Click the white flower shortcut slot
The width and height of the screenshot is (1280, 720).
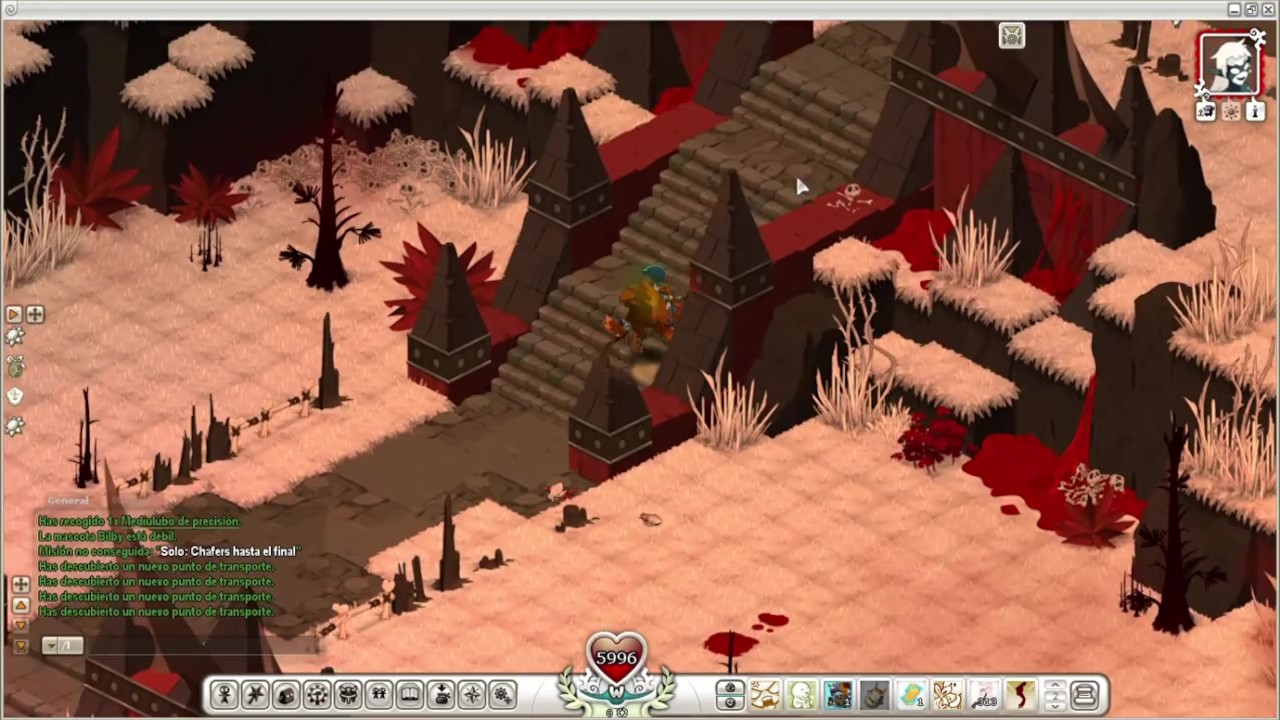pyautogui.click(x=948, y=695)
